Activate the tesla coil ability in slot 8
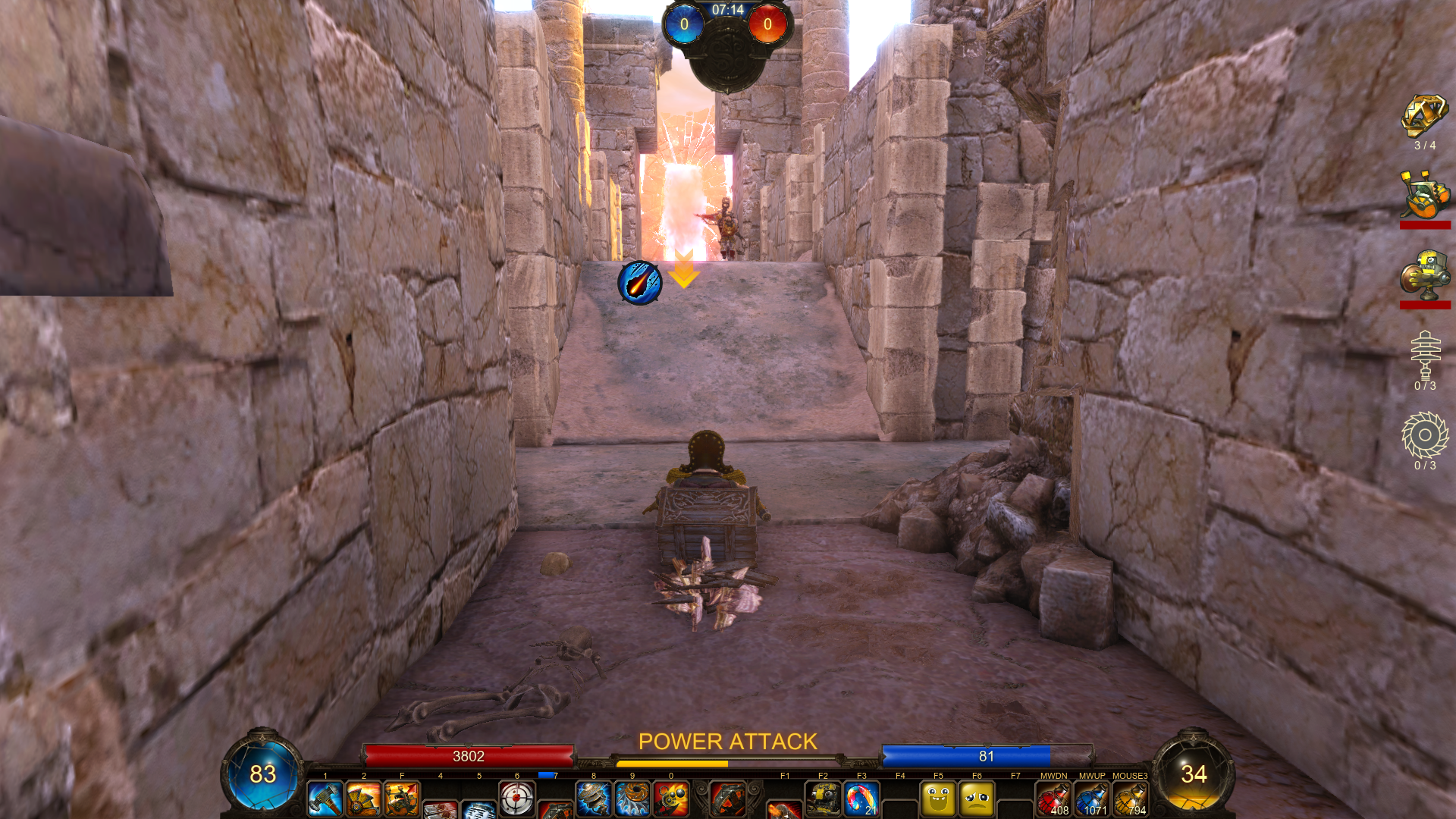The height and width of the screenshot is (819, 1456). tap(594, 799)
